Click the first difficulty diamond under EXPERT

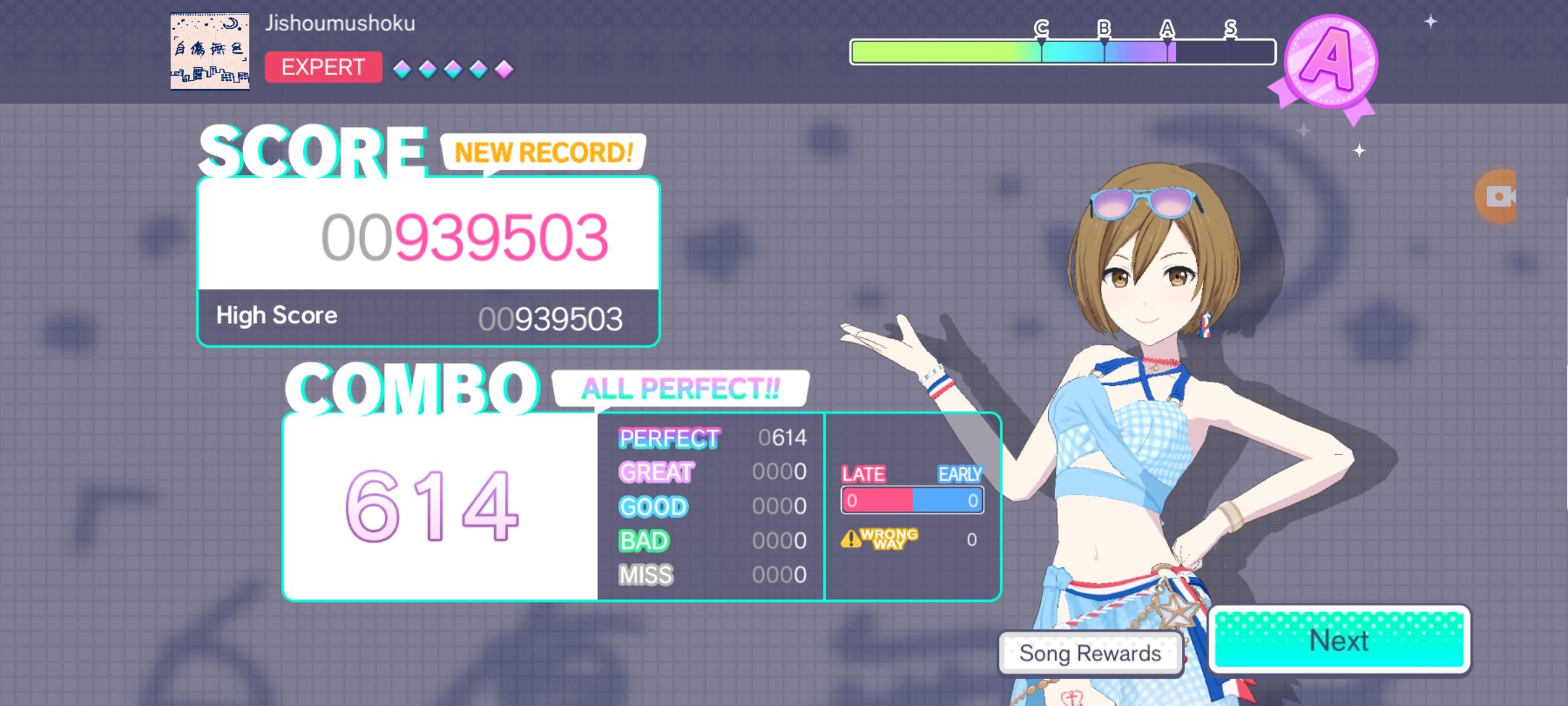(x=400, y=67)
